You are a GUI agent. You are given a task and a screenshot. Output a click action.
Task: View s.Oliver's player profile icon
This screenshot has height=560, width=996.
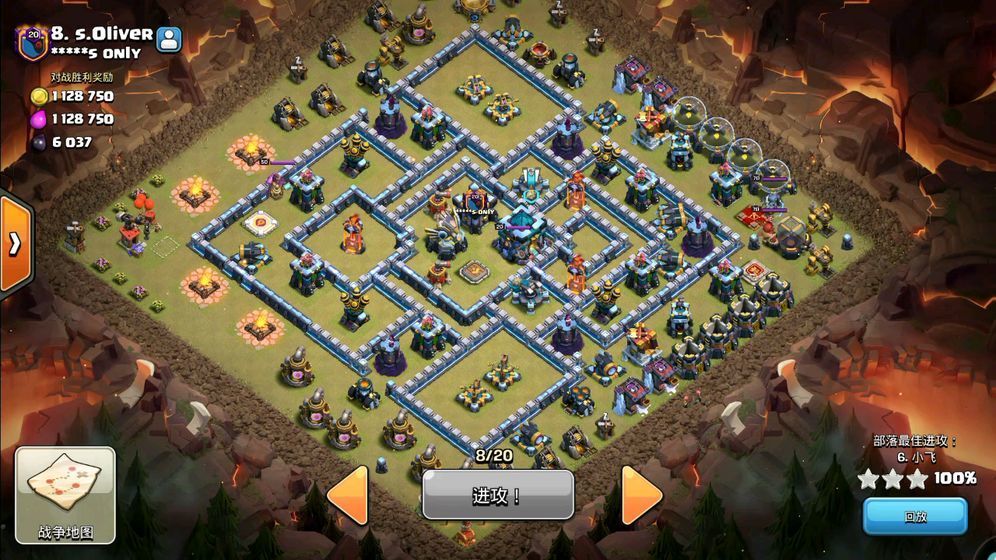[x=169, y=38]
